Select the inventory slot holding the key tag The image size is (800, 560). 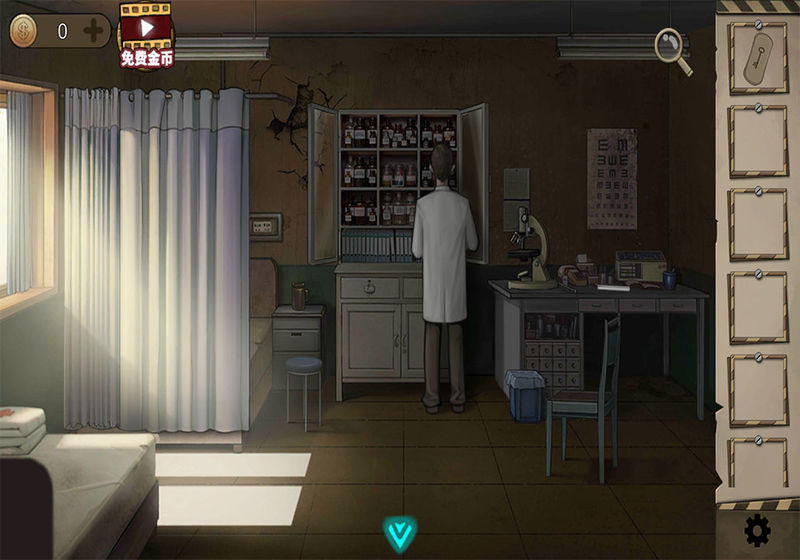pos(757,58)
